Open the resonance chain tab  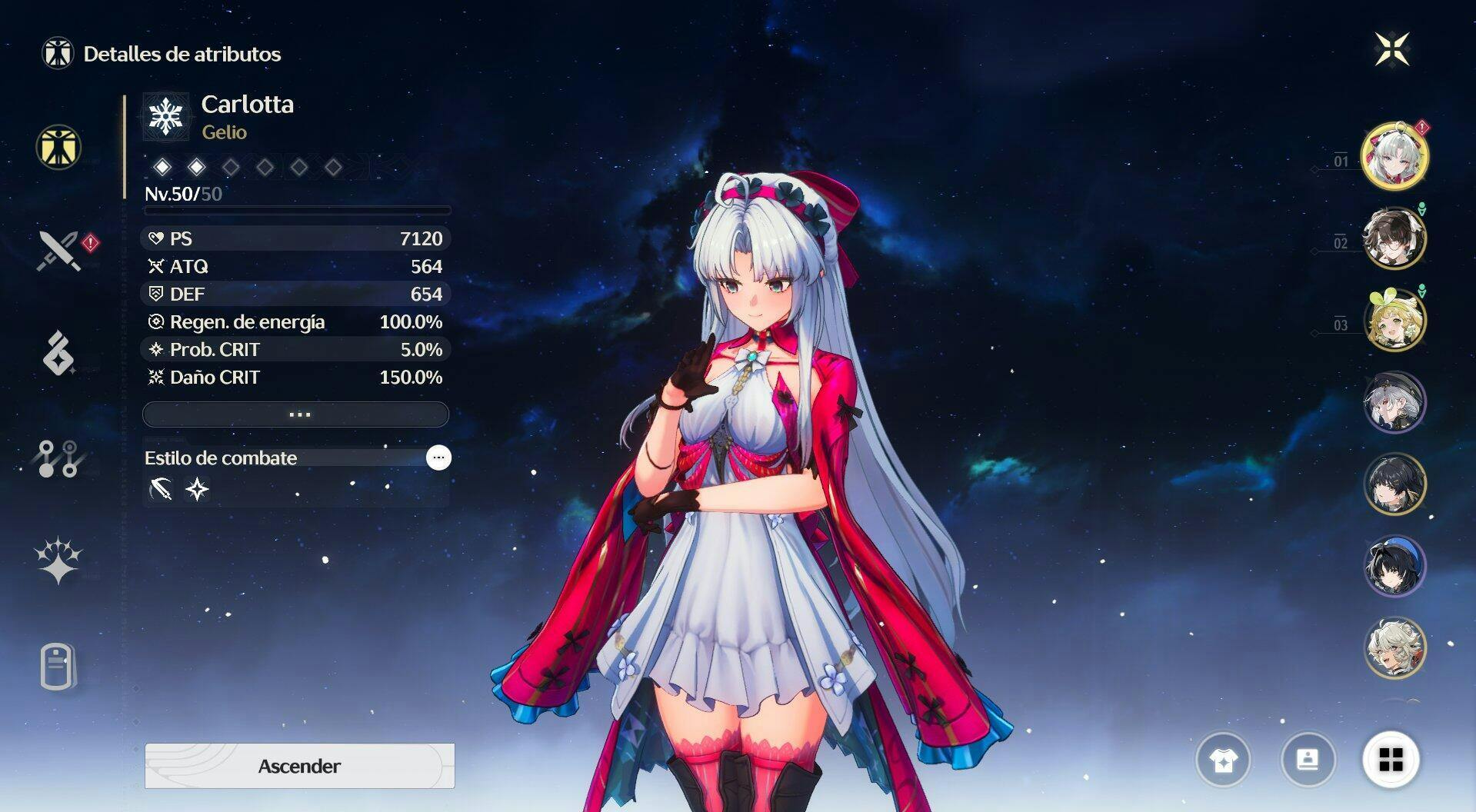[x=58, y=561]
